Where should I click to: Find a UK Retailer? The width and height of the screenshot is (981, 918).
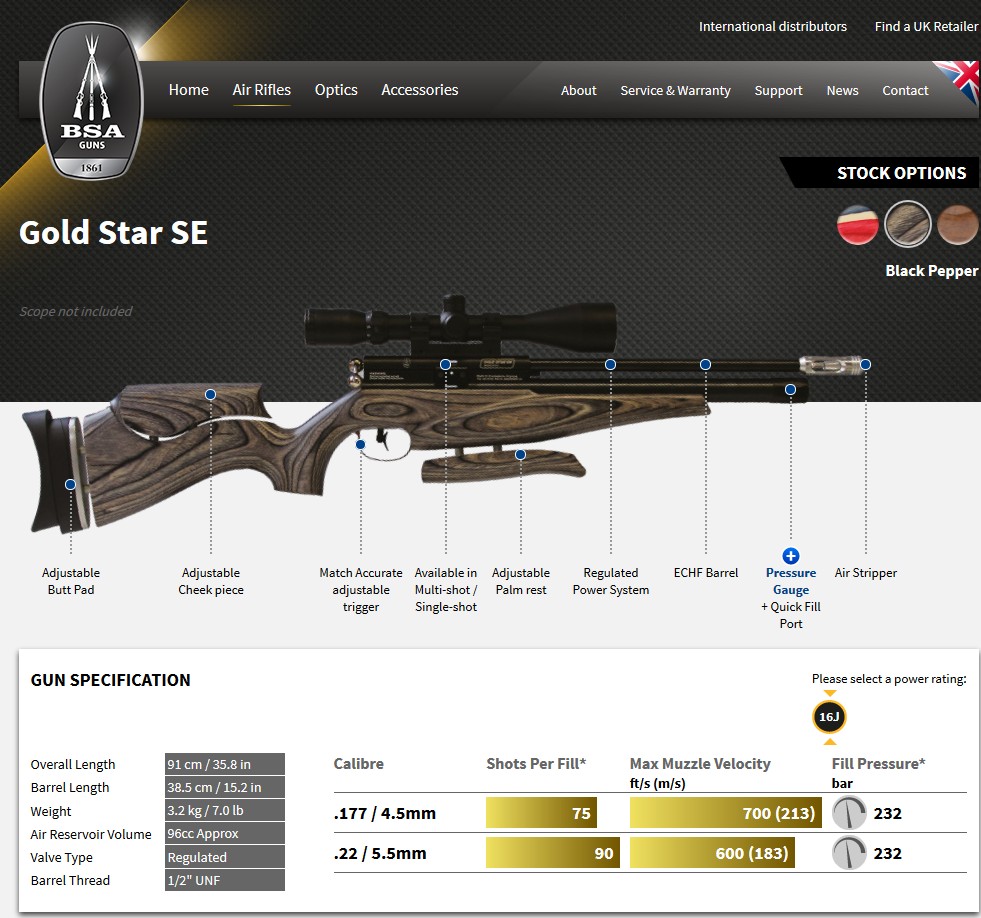pos(926,27)
